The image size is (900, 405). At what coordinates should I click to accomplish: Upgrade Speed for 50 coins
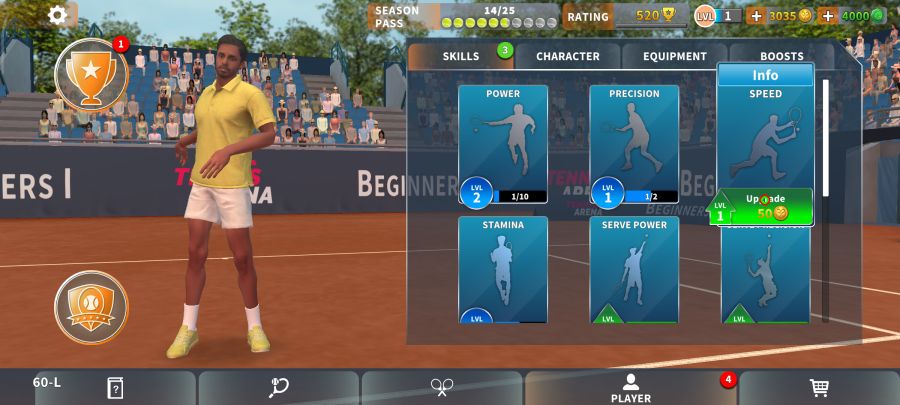(x=766, y=206)
